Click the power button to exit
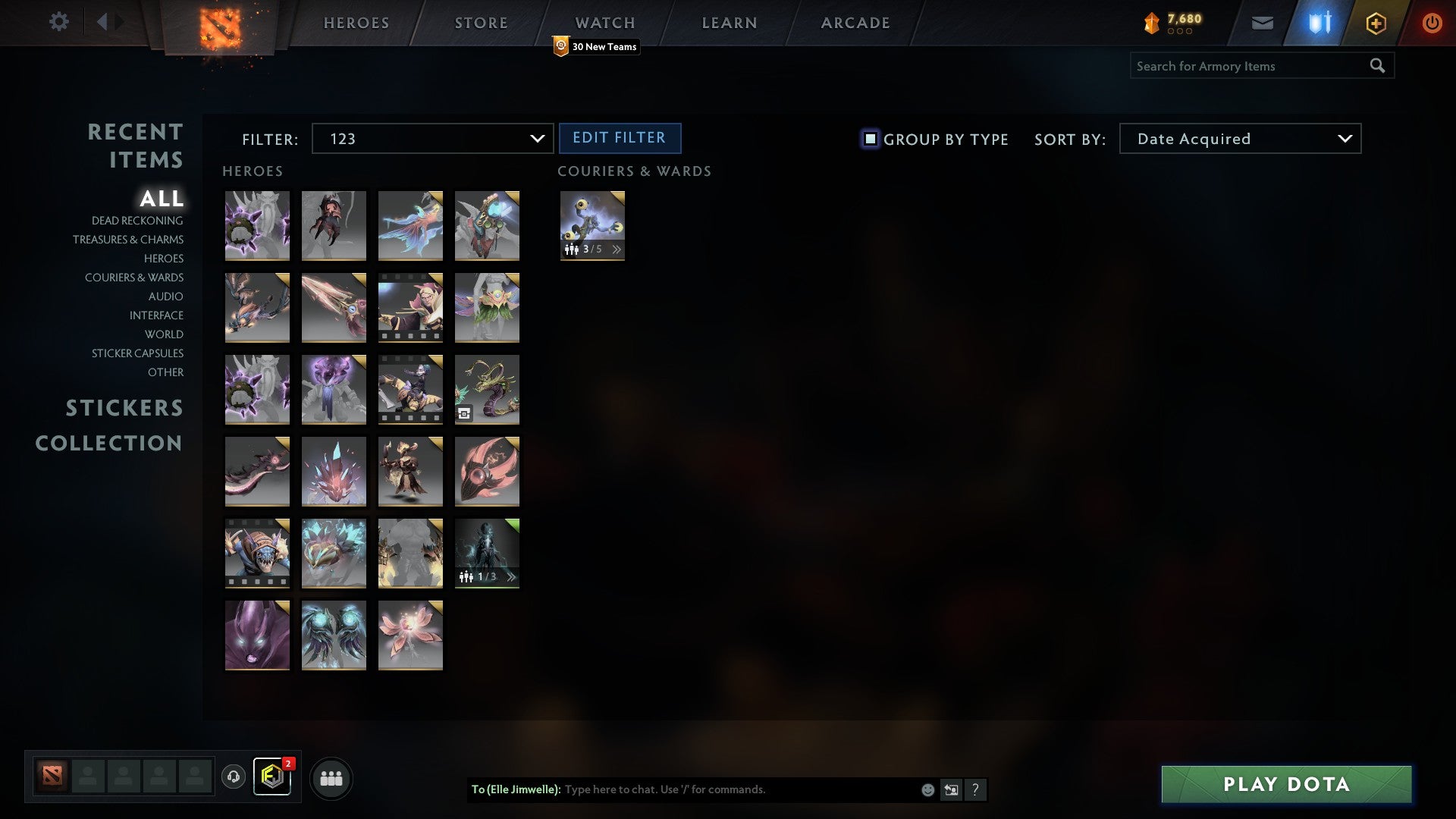The height and width of the screenshot is (819, 1456). click(x=1432, y=23)
